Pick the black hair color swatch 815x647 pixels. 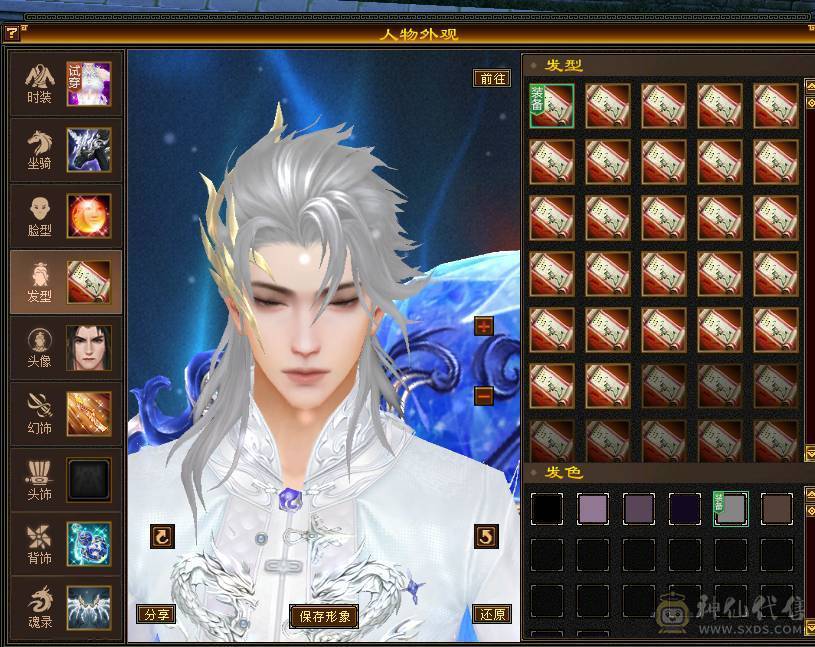546,508
